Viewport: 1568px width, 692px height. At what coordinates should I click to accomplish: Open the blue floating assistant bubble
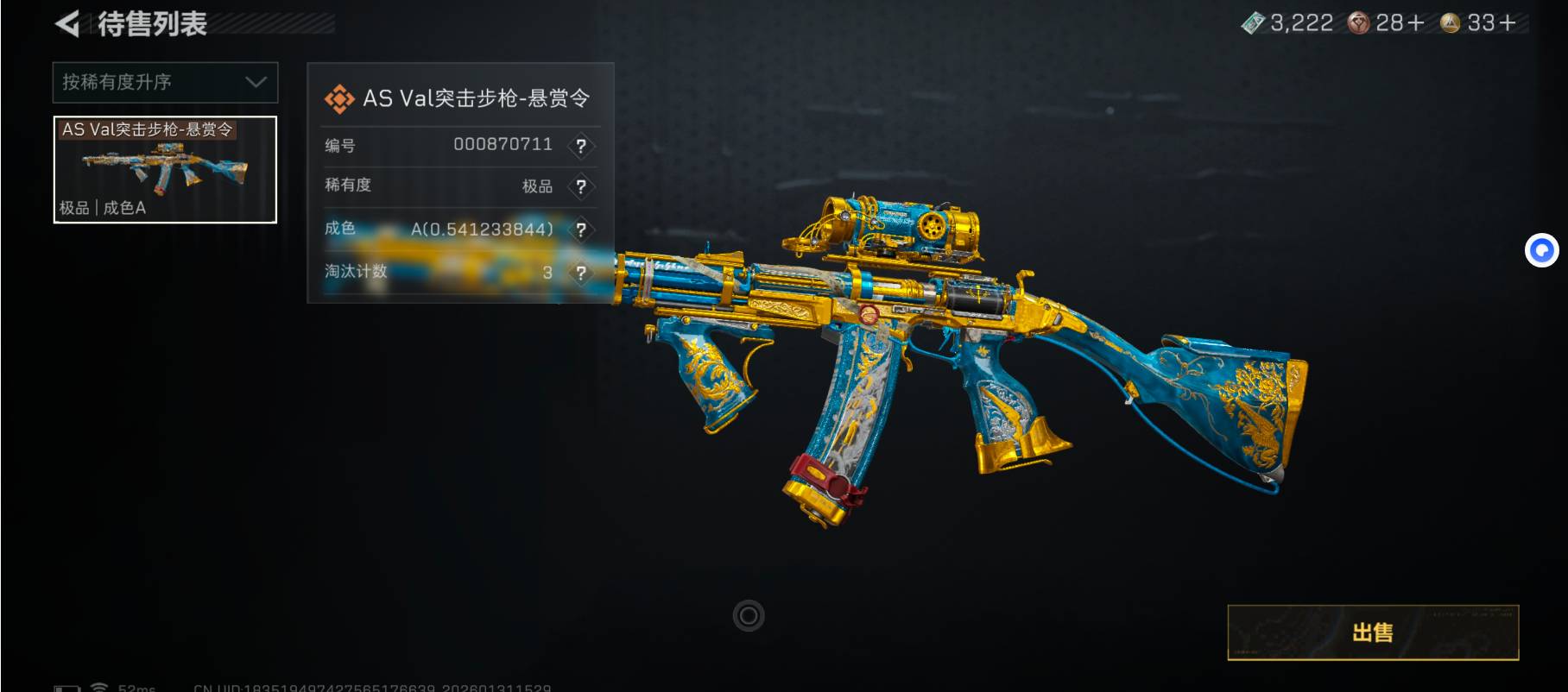pyautogui.click(x=1541, y=250)
